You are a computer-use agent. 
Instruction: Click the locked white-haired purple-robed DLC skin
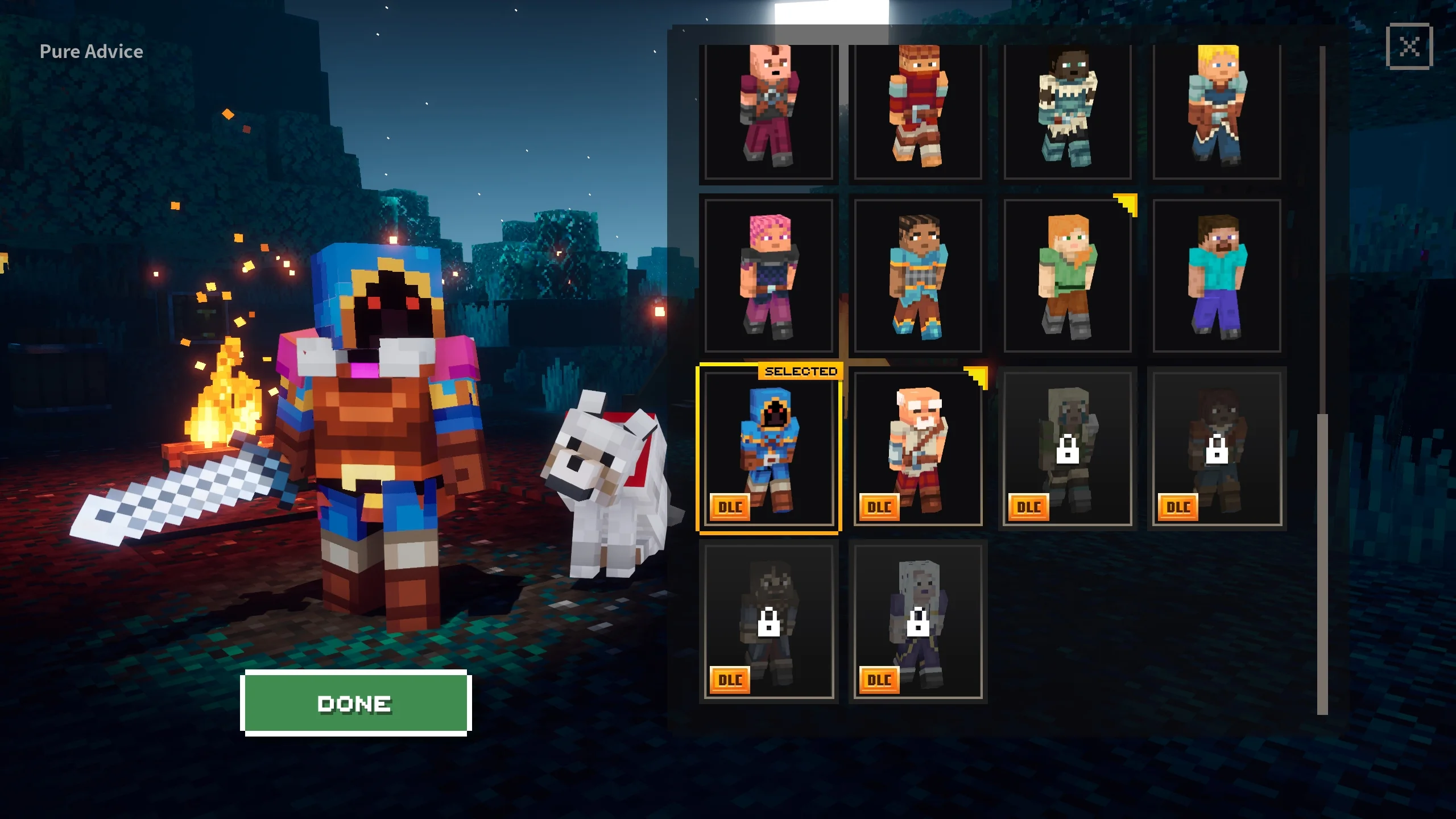click(917, 622)
